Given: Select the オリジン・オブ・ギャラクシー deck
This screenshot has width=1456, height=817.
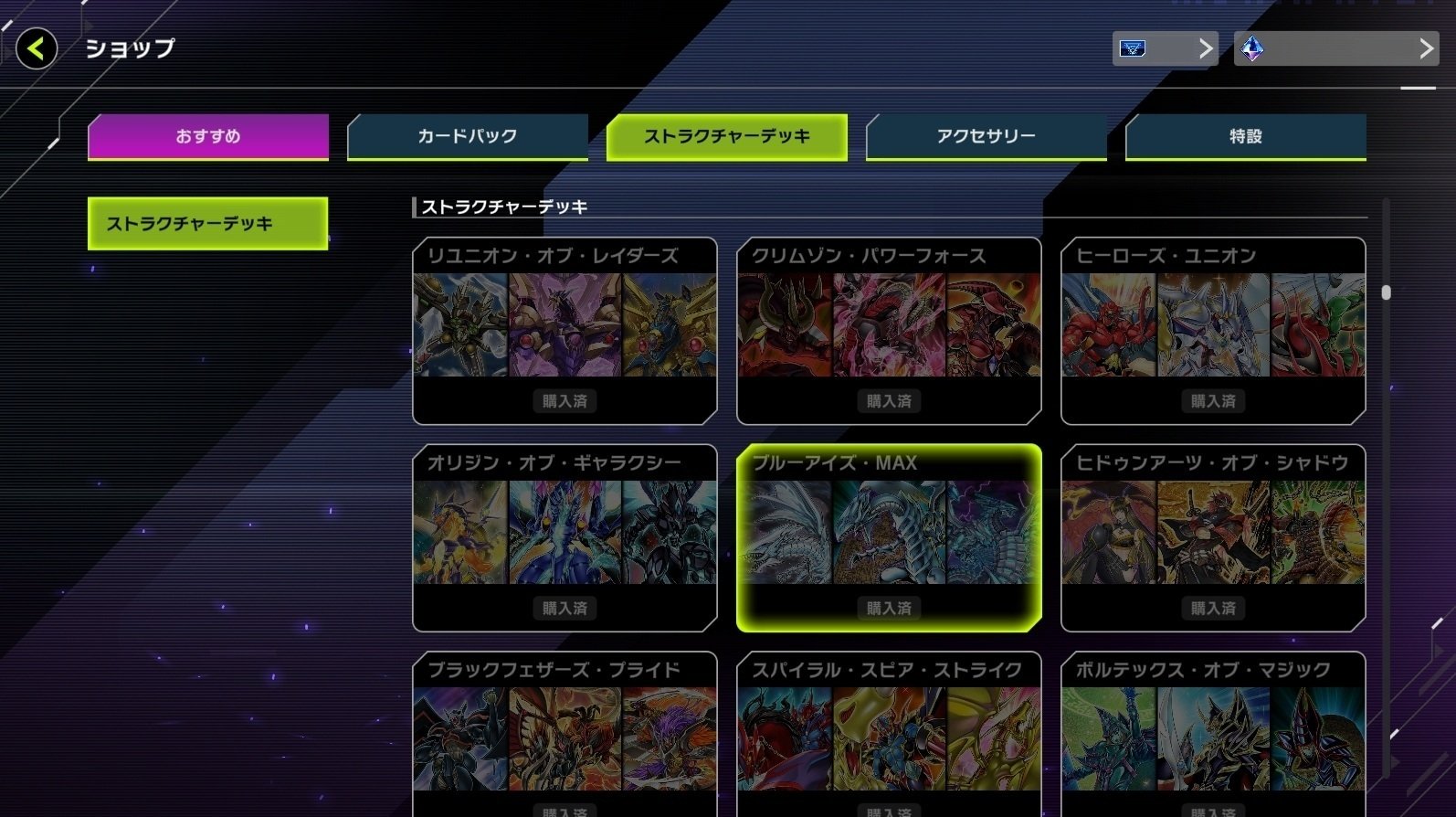Looking at the screenshot, I should [564, 539].
